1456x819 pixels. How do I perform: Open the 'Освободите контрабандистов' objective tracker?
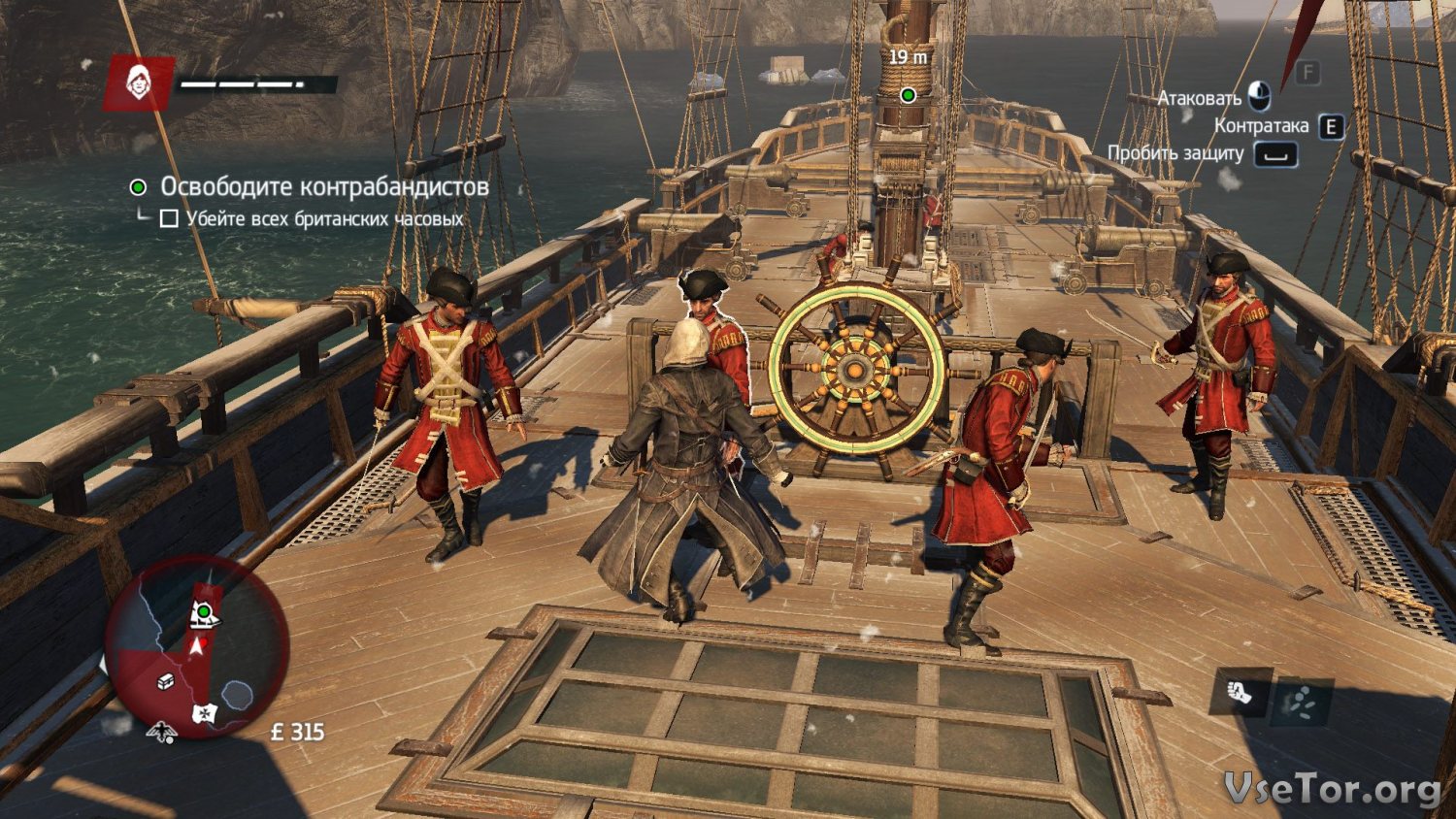pos(323,186)
